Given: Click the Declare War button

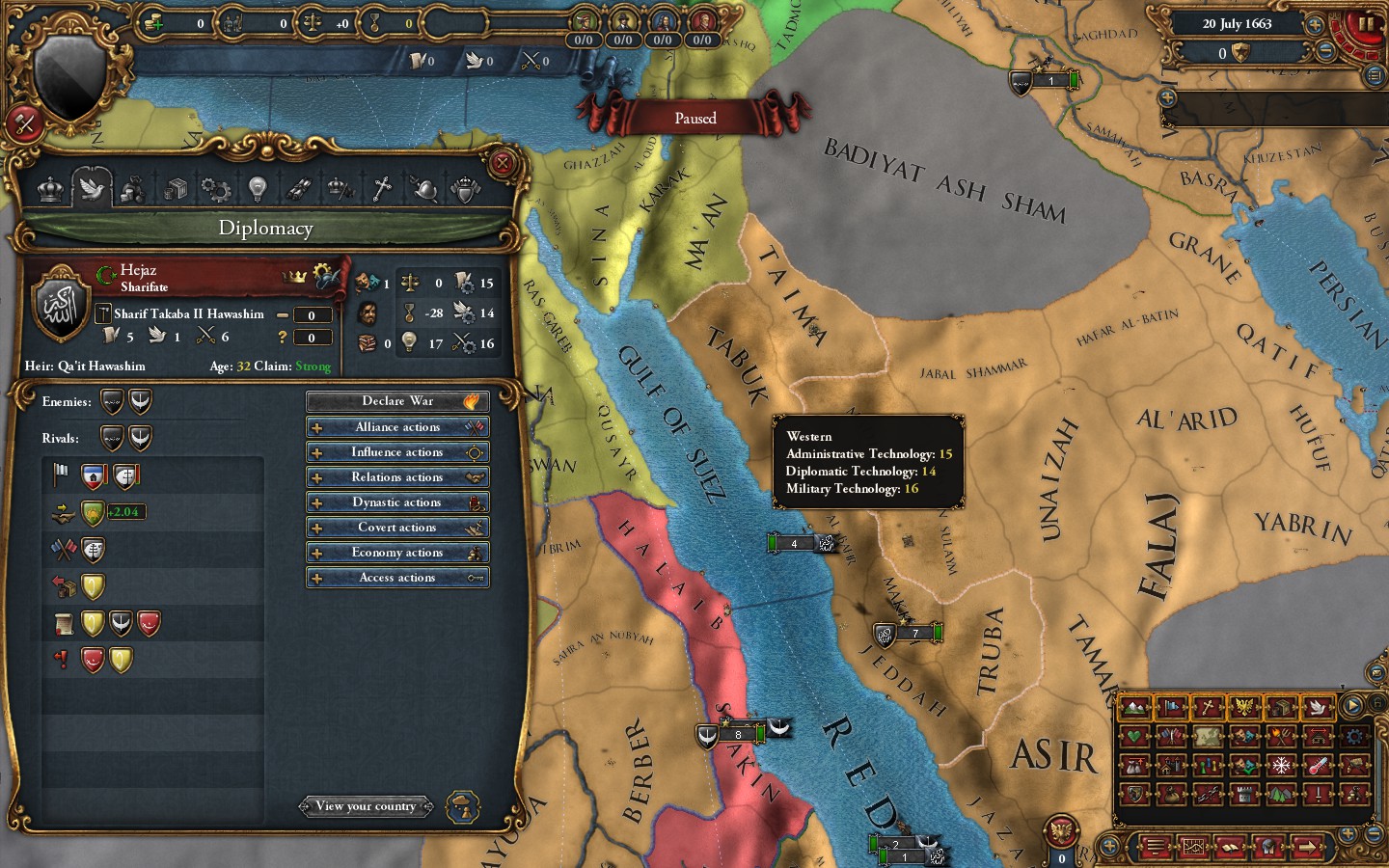Looking at the screenshot, I should tap(397, 401).
